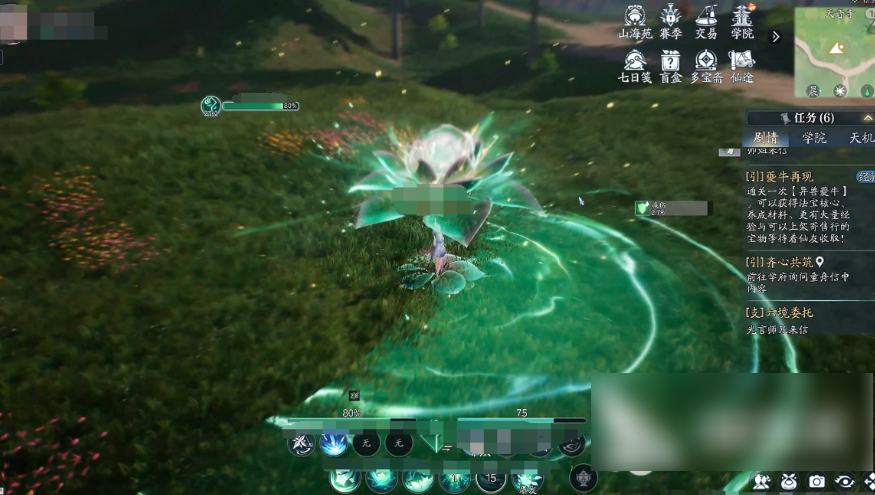Switch to the 学院 quest tab
This screenshot has width=875, height=495.
[x=814, y=138]
